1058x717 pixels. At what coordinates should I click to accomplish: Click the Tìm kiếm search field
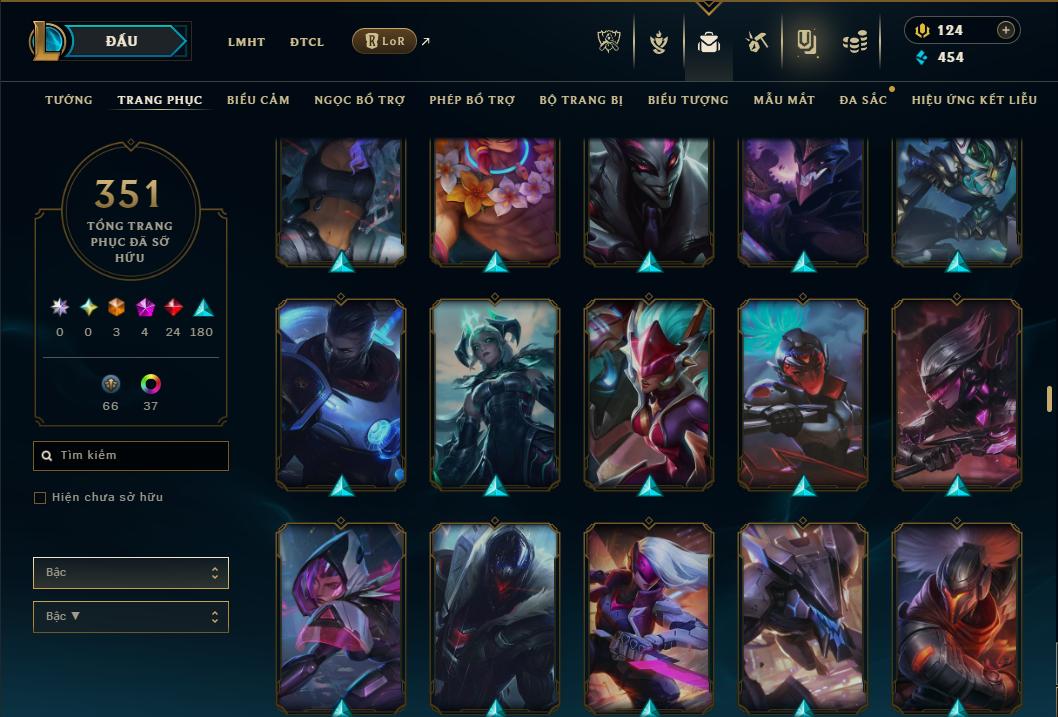point(131,456)
